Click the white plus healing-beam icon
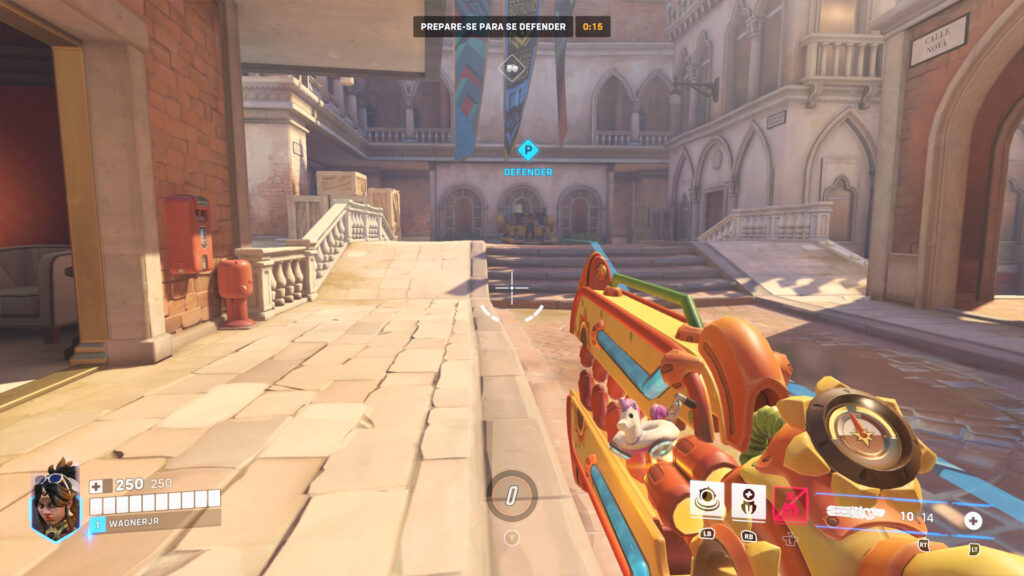The width and height of the screenshot is (1024, 576). click(973, 520)
